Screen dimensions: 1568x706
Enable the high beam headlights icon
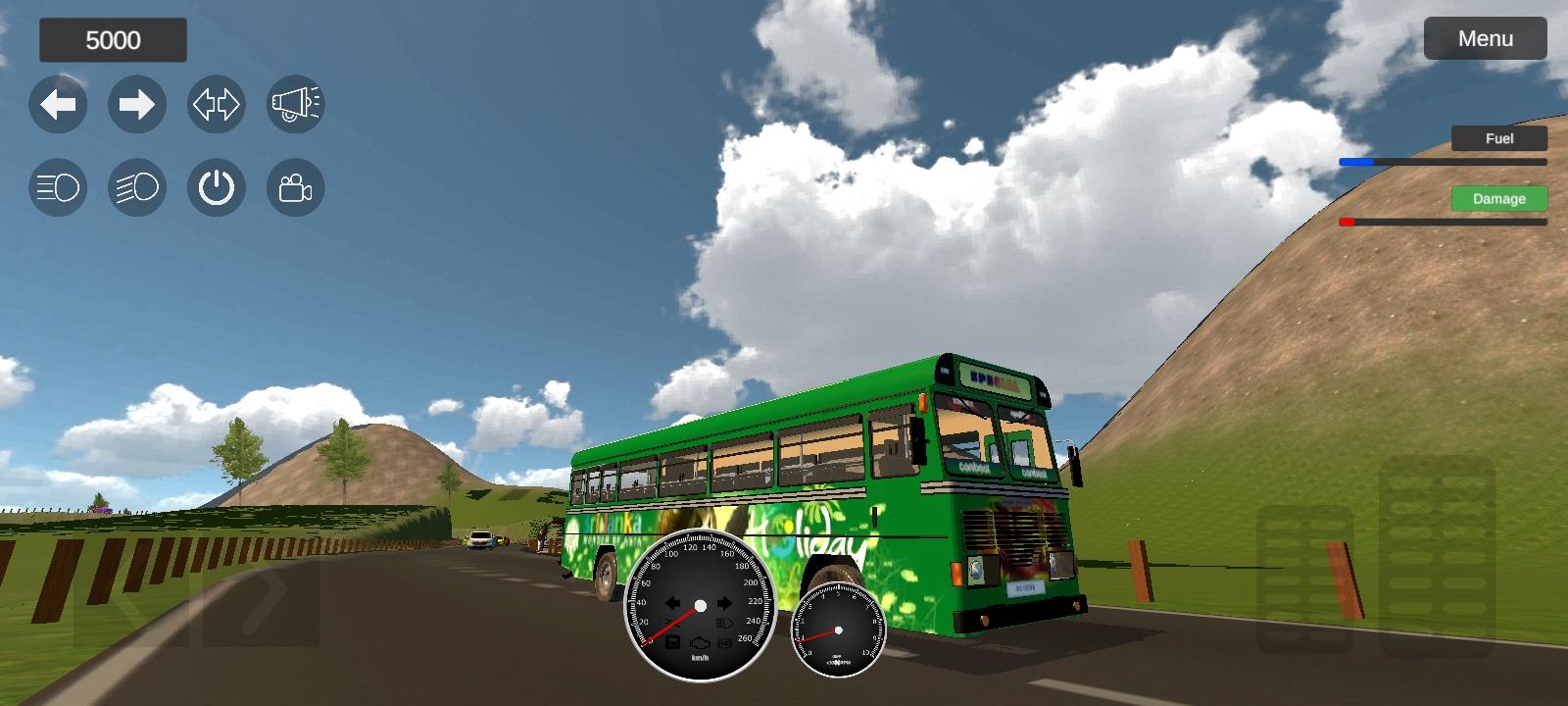pyautogui.click(x=137, y=187)
